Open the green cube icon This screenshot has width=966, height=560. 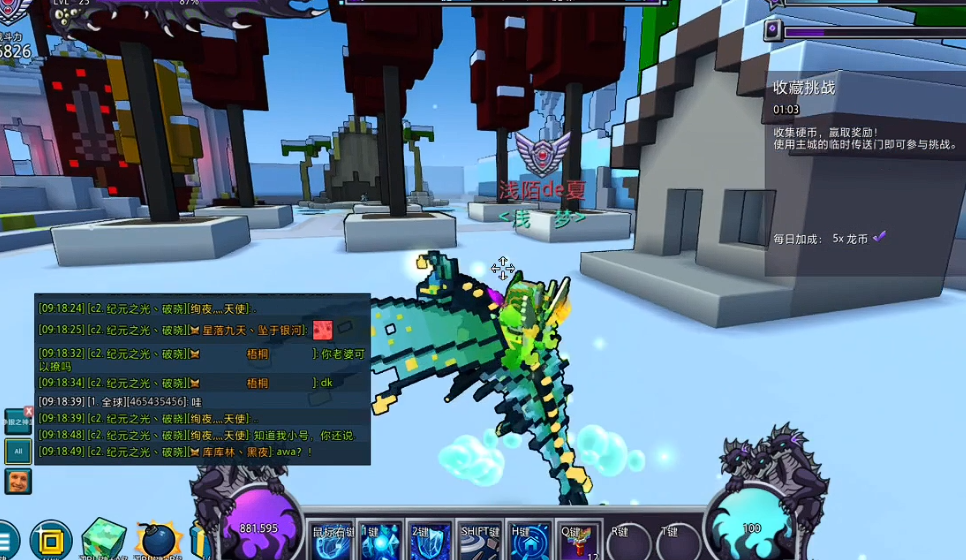[104, 540]
